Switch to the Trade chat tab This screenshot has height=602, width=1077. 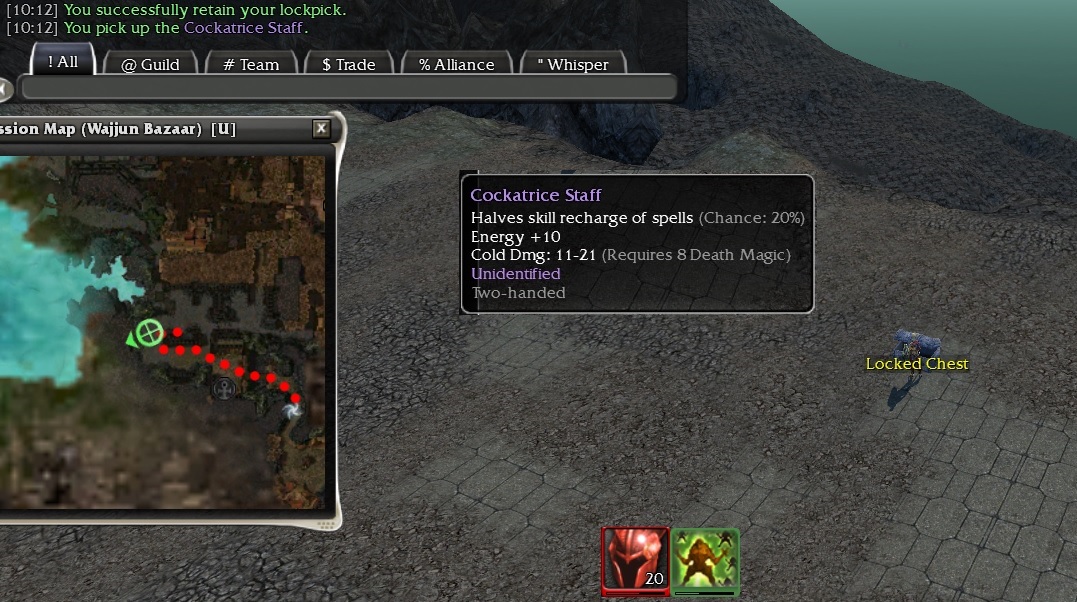[x=348, y=64]
